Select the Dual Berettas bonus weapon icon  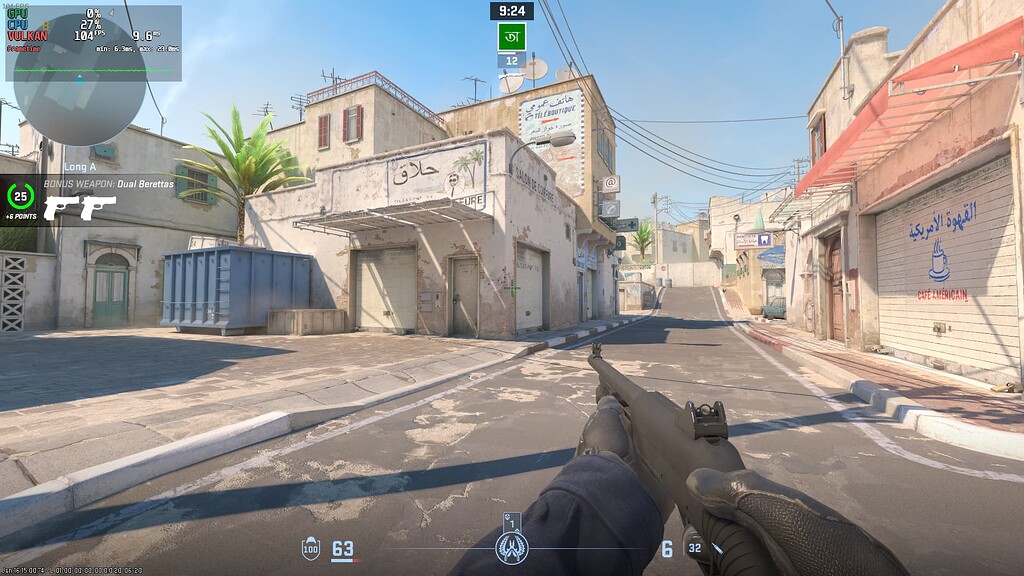(x=80, y=207)
